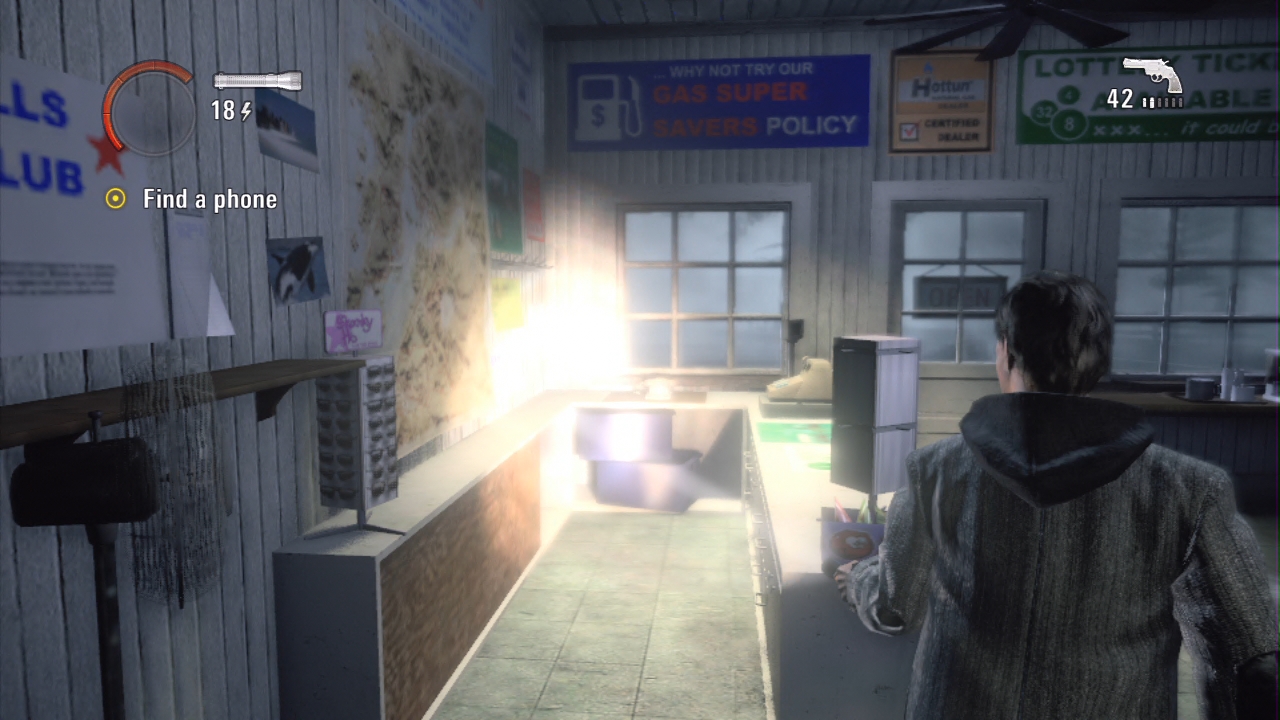This screenshot has width=1280, height=720.
Task: Click the yellow objective marker dot
Action: point(117,199)
